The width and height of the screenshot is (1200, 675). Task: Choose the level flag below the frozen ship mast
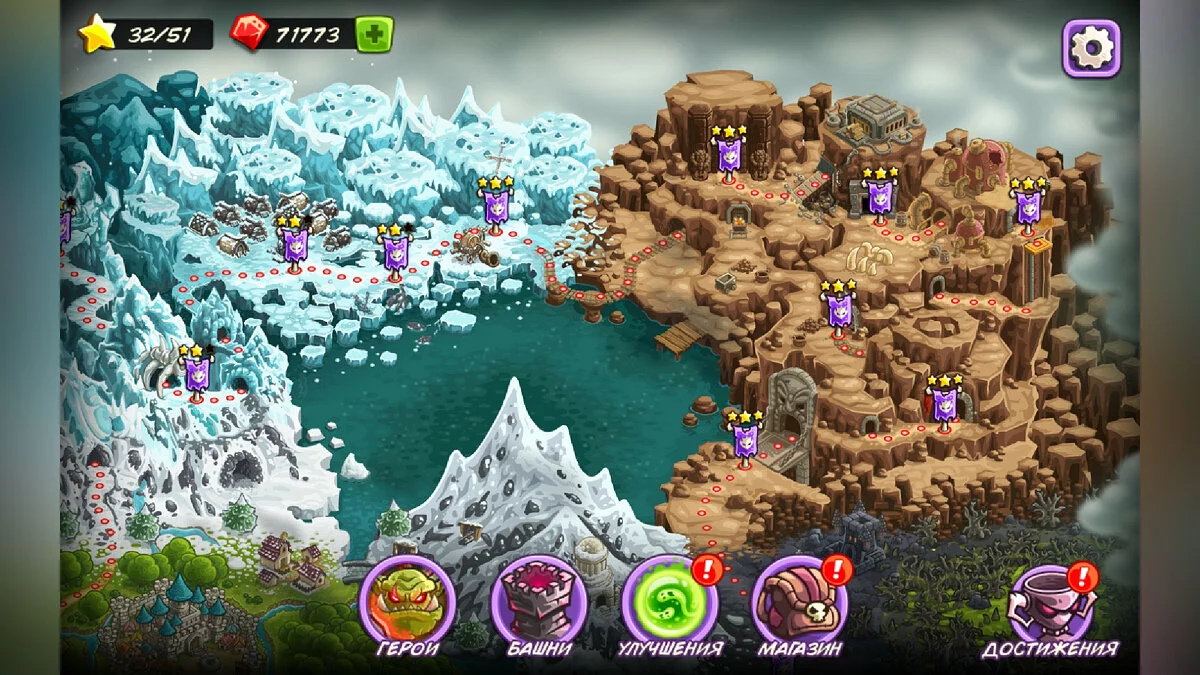(x=494, y=206)
